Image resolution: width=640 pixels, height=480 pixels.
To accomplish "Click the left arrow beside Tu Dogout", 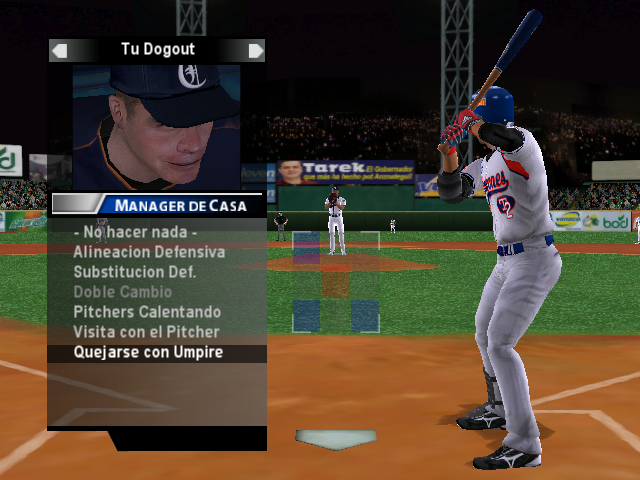I will pyautogui.click(x=60, y=50).
